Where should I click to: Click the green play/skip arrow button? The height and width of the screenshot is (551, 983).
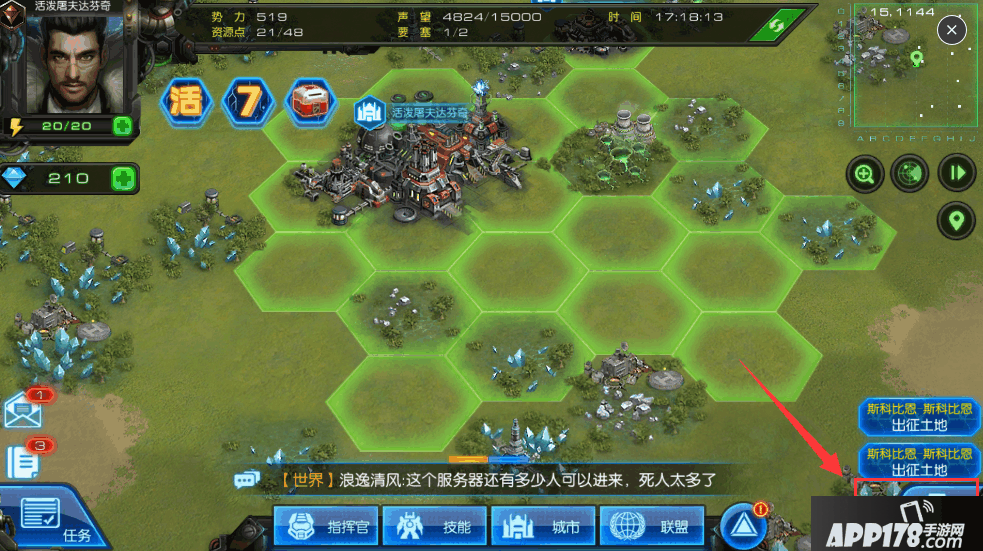point(957,173)
